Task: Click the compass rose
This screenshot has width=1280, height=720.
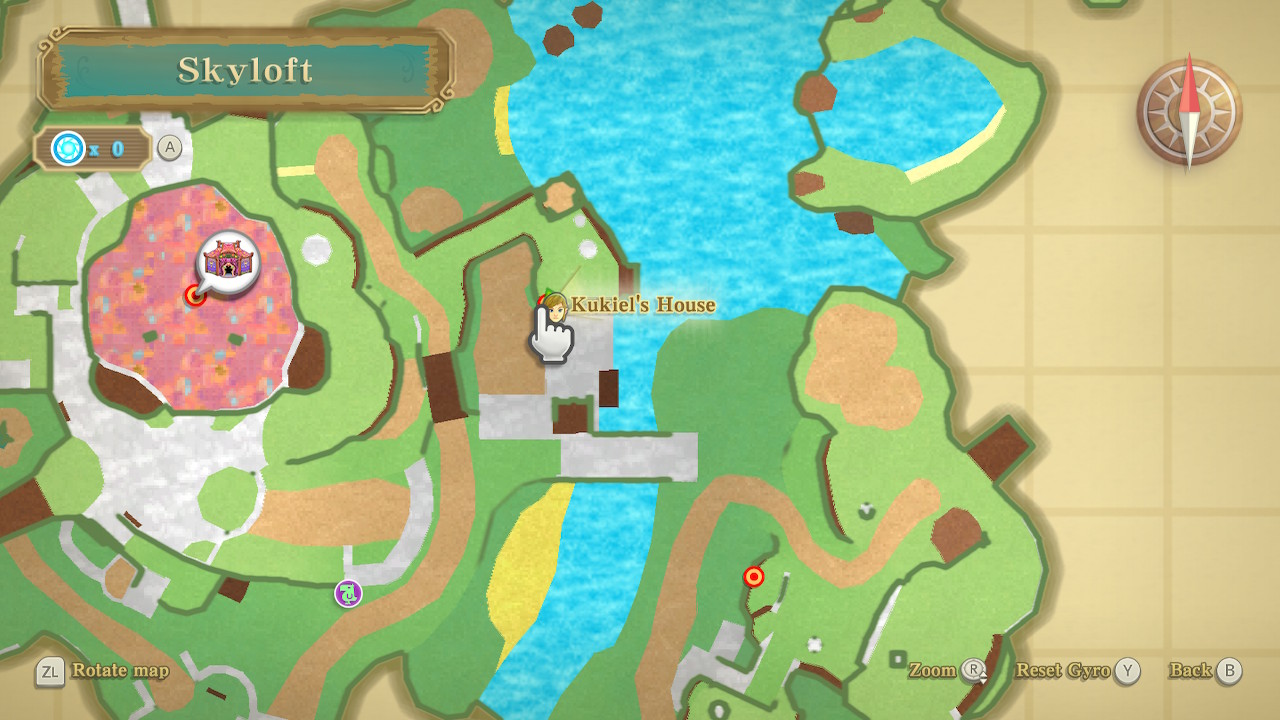Action: 1189,112
